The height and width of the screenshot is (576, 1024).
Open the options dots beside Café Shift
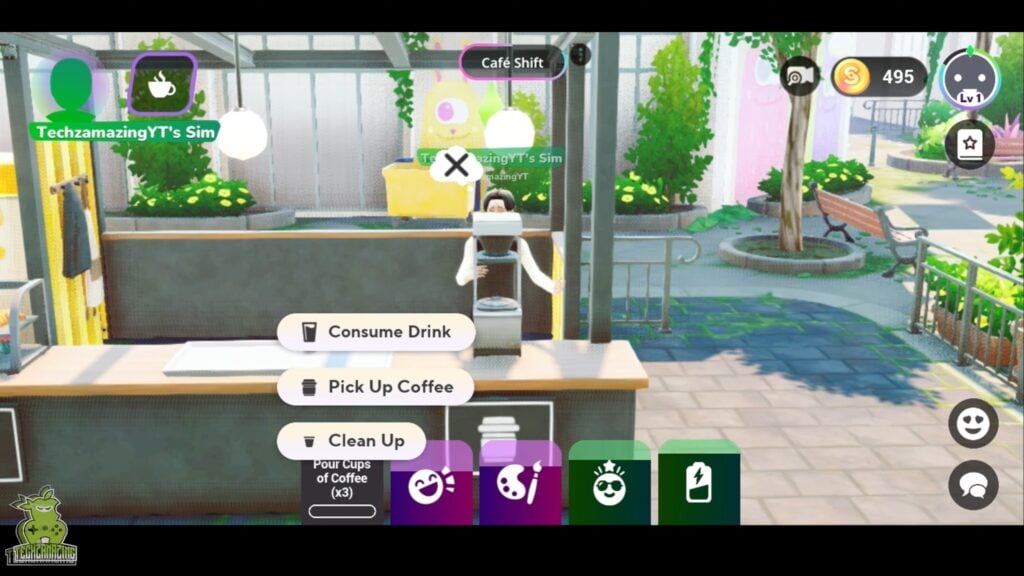pos(580,55)
